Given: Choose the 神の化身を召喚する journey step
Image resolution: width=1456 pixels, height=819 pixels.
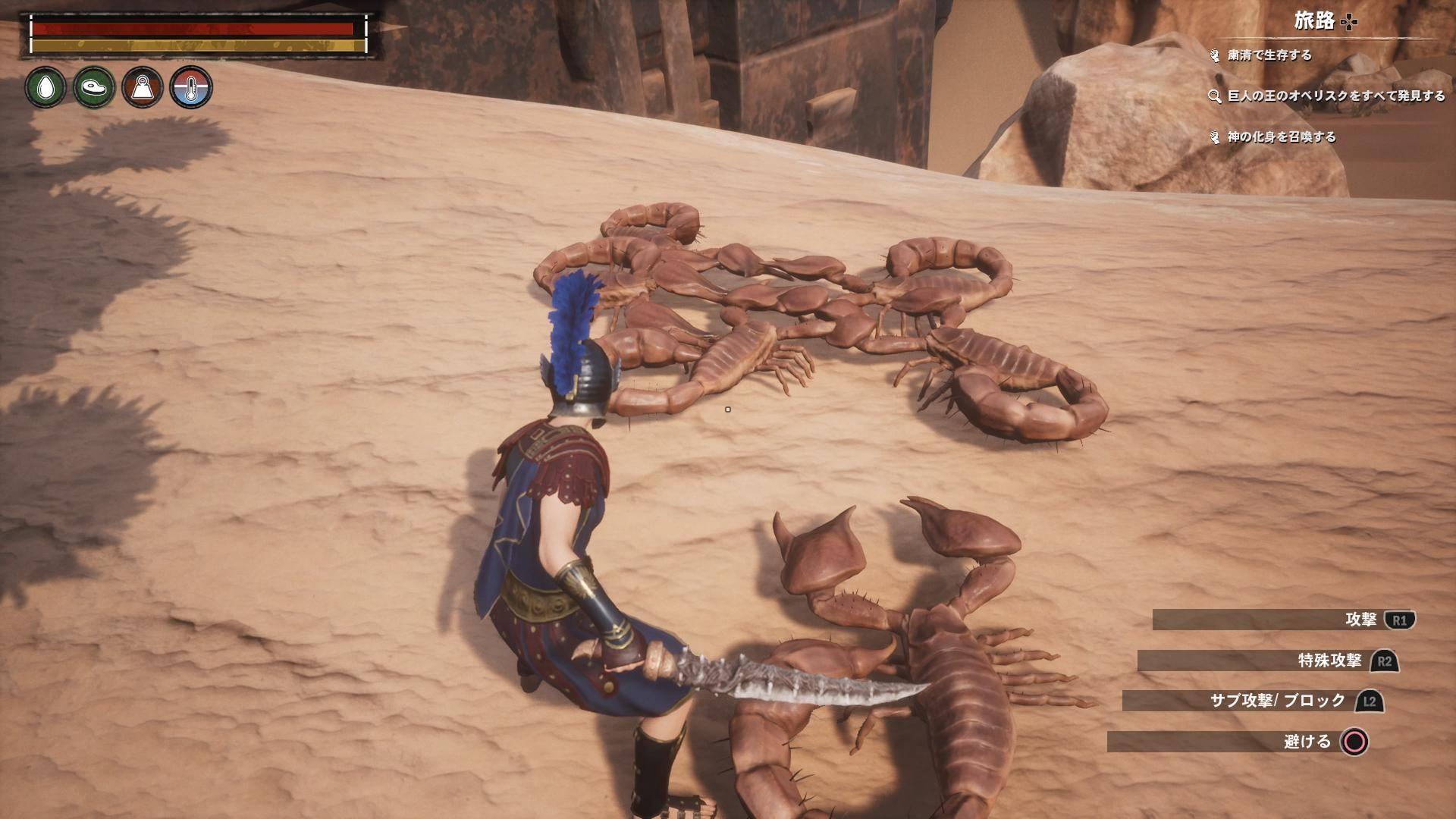Looking at the screenshot, I should pos(1281,137).
